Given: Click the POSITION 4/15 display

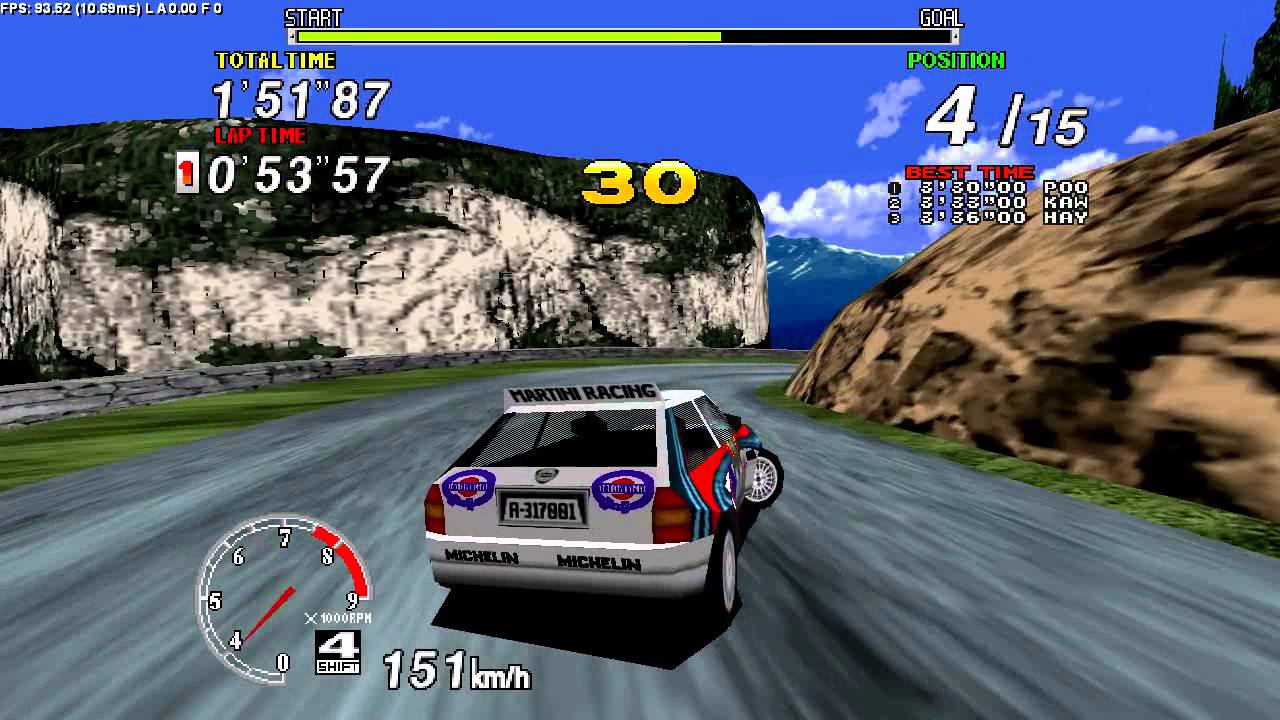Looking at the screenshot, I should pos(1010,115).
